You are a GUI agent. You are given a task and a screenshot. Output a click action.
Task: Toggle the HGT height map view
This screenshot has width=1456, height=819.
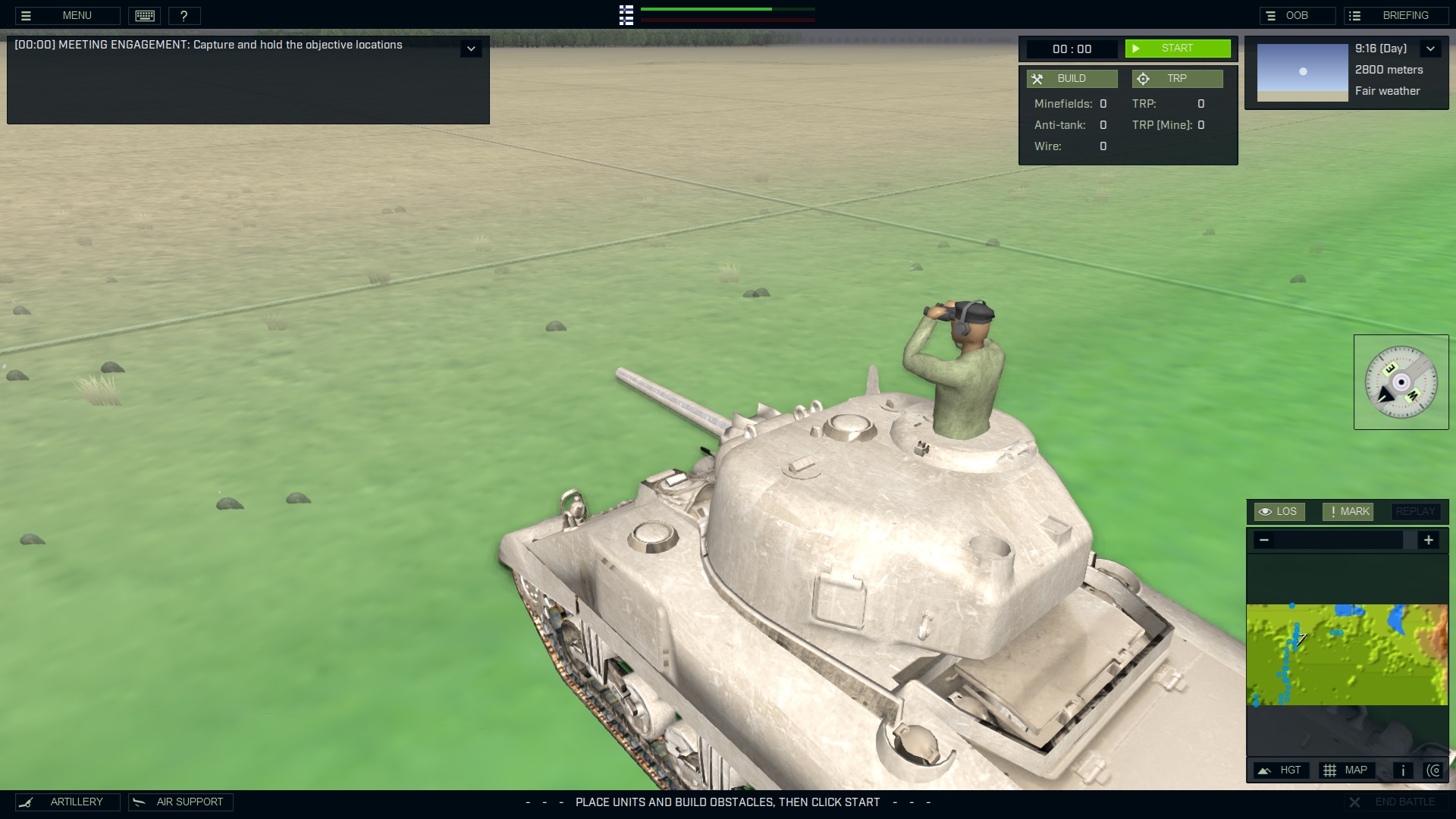coord(1282,770)
